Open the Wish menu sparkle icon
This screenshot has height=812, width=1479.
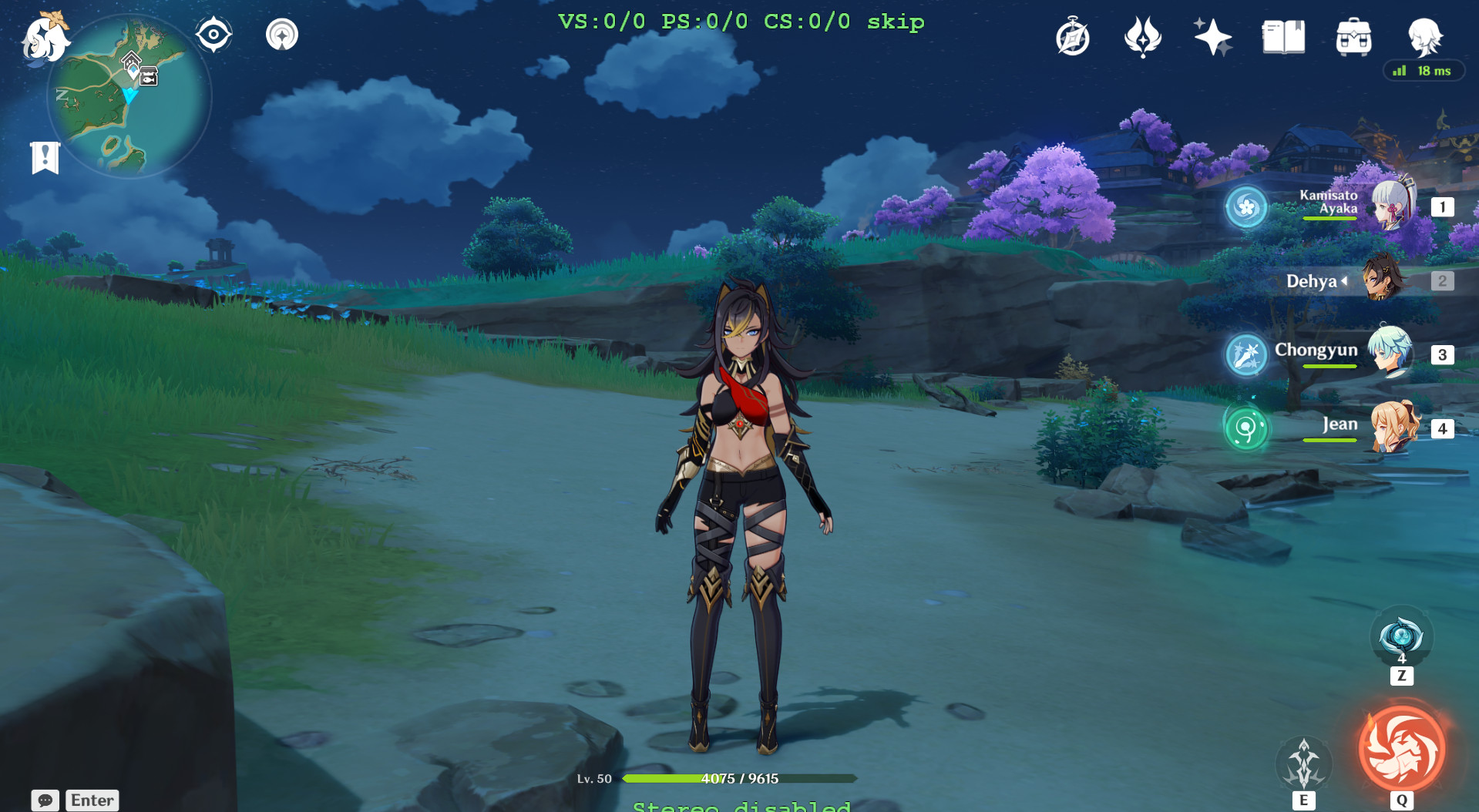coord(1212,36)
